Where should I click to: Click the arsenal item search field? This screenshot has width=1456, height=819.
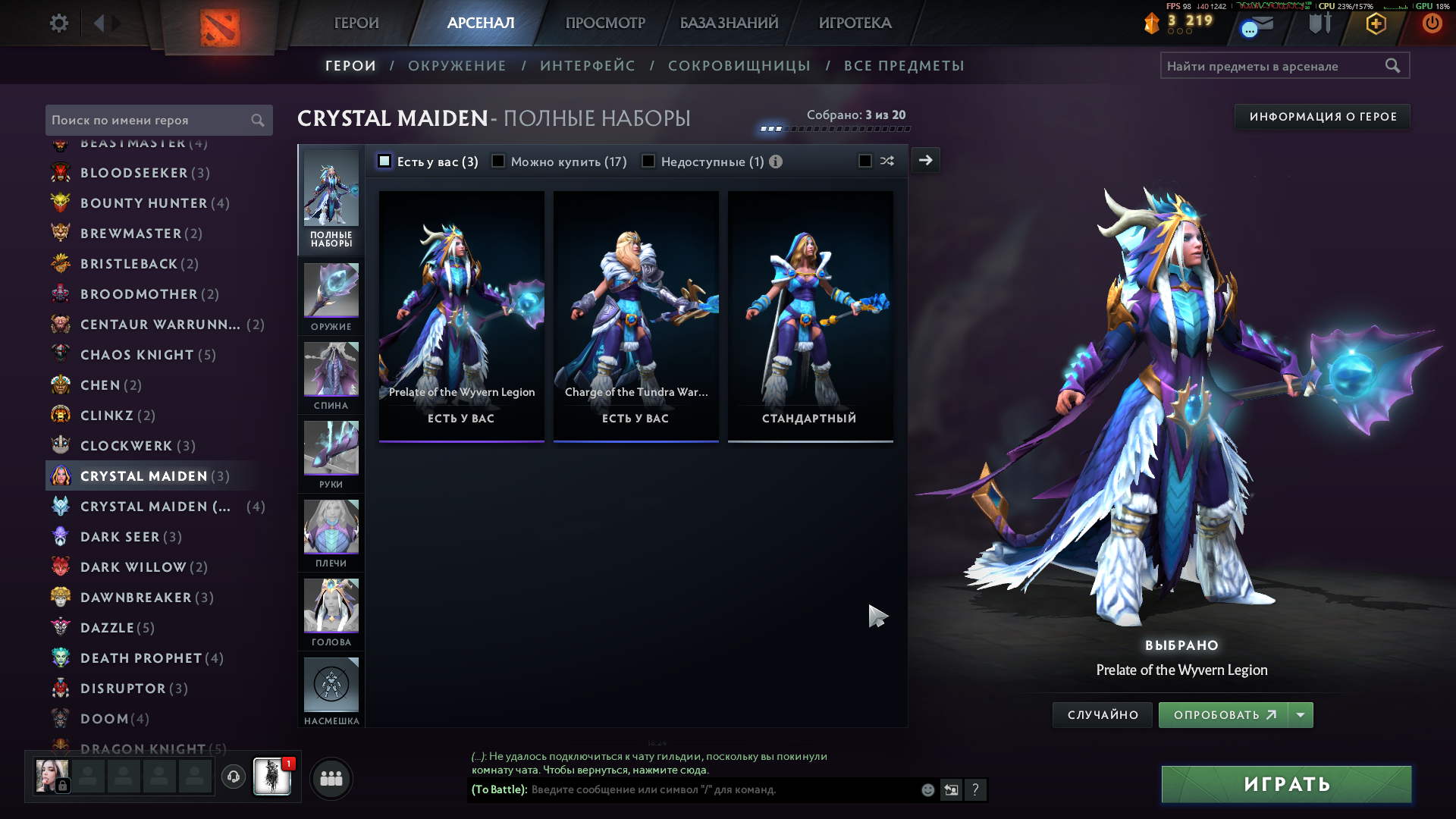[x=1274, y=66]
